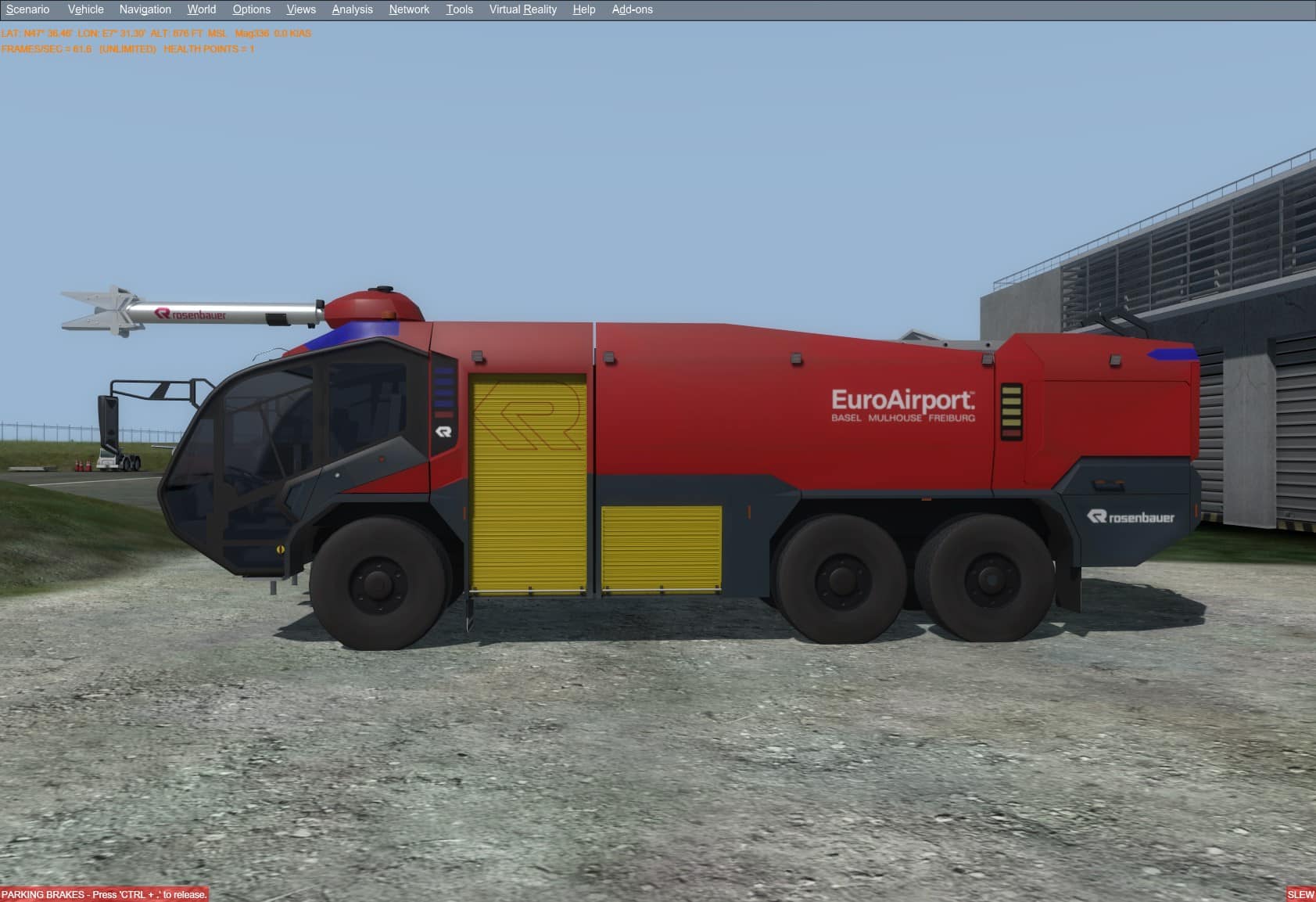Viewport: 1316px width, 902px height.
Task: Open the Add-ons menu
Action: point(632,9)
